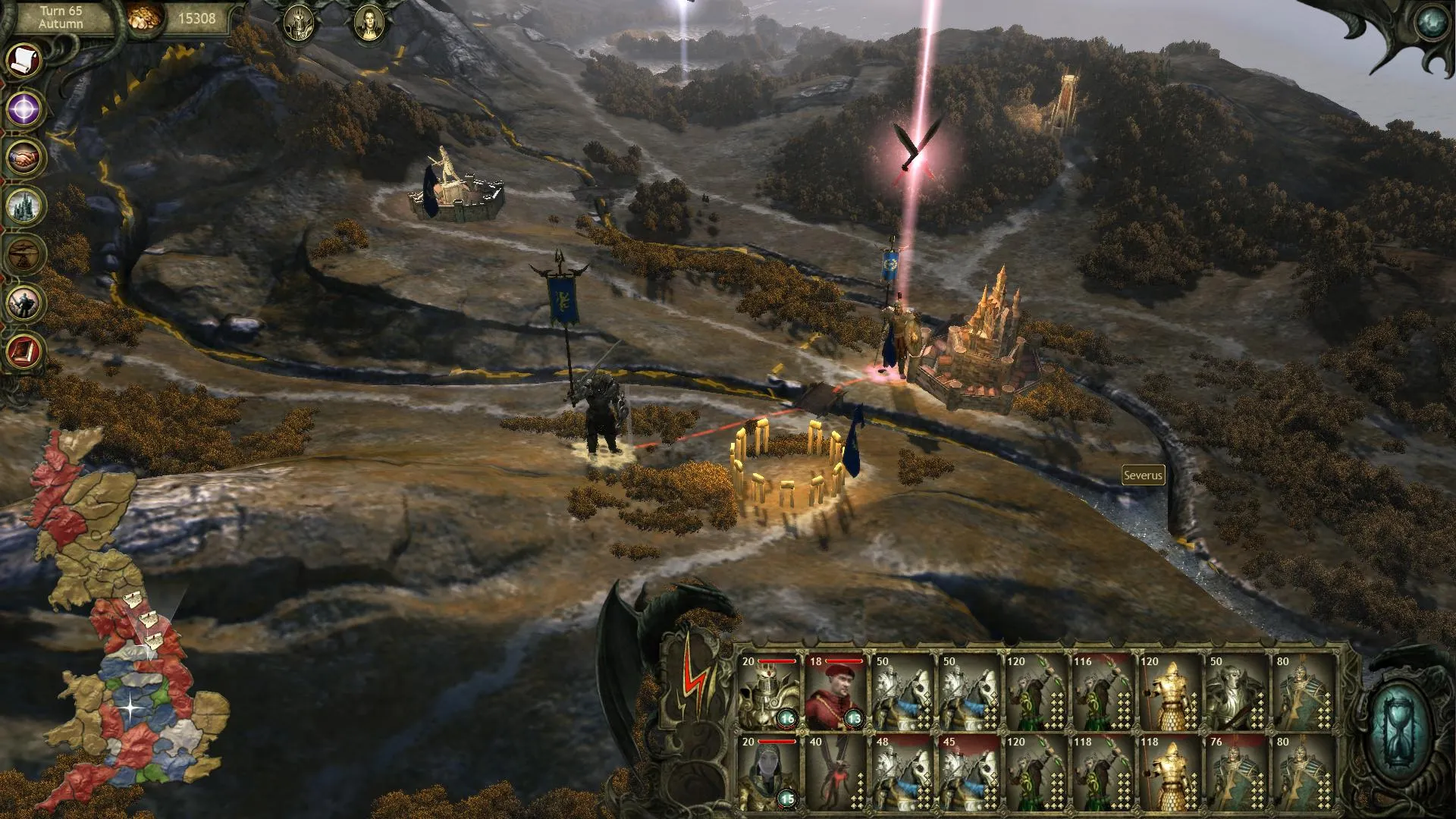Click the Britain minimap
Viewport: 1456px width, 819px height.
(129, 622)
